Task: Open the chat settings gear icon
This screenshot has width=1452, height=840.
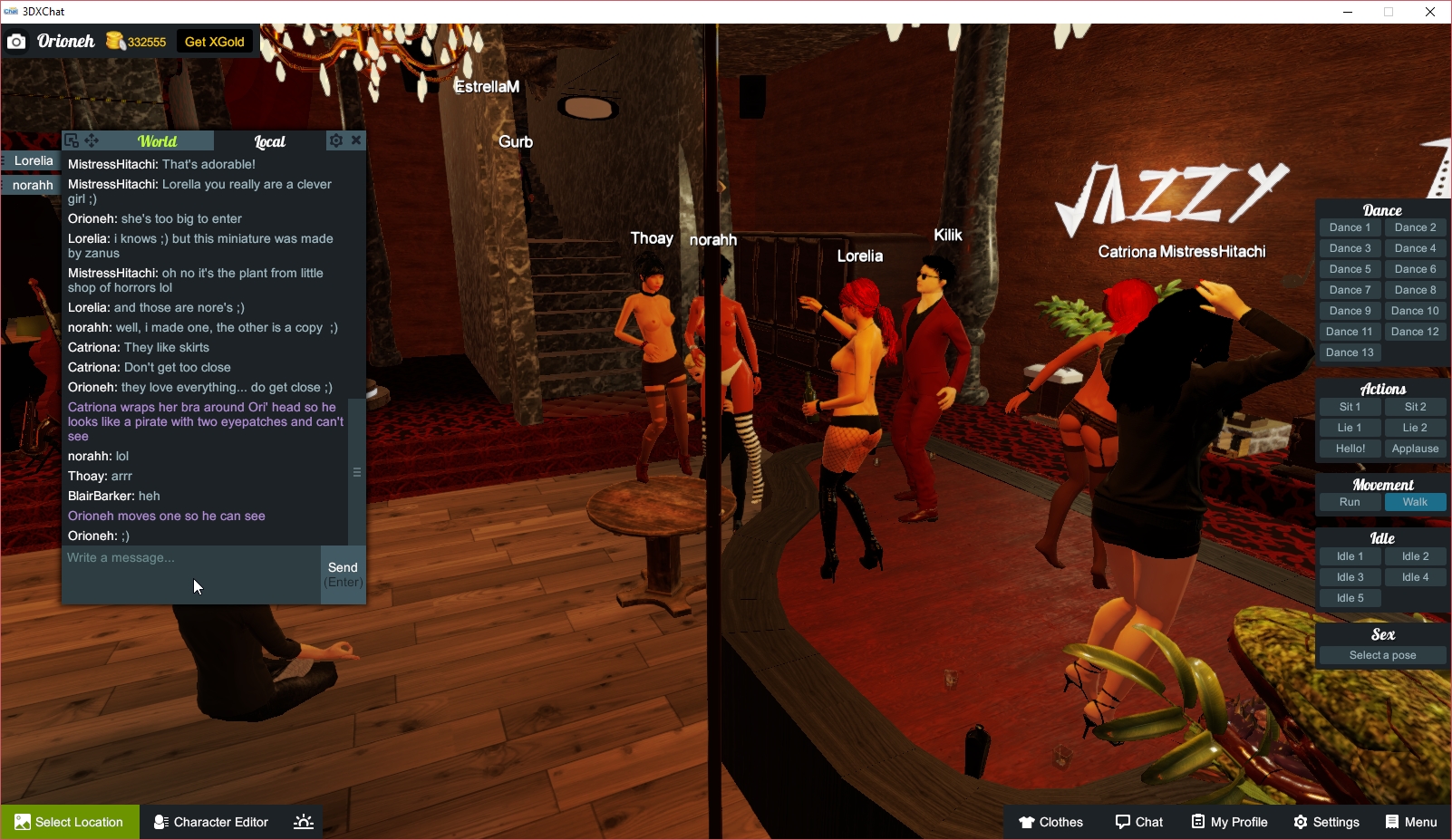Action: [x=335, y=140]
